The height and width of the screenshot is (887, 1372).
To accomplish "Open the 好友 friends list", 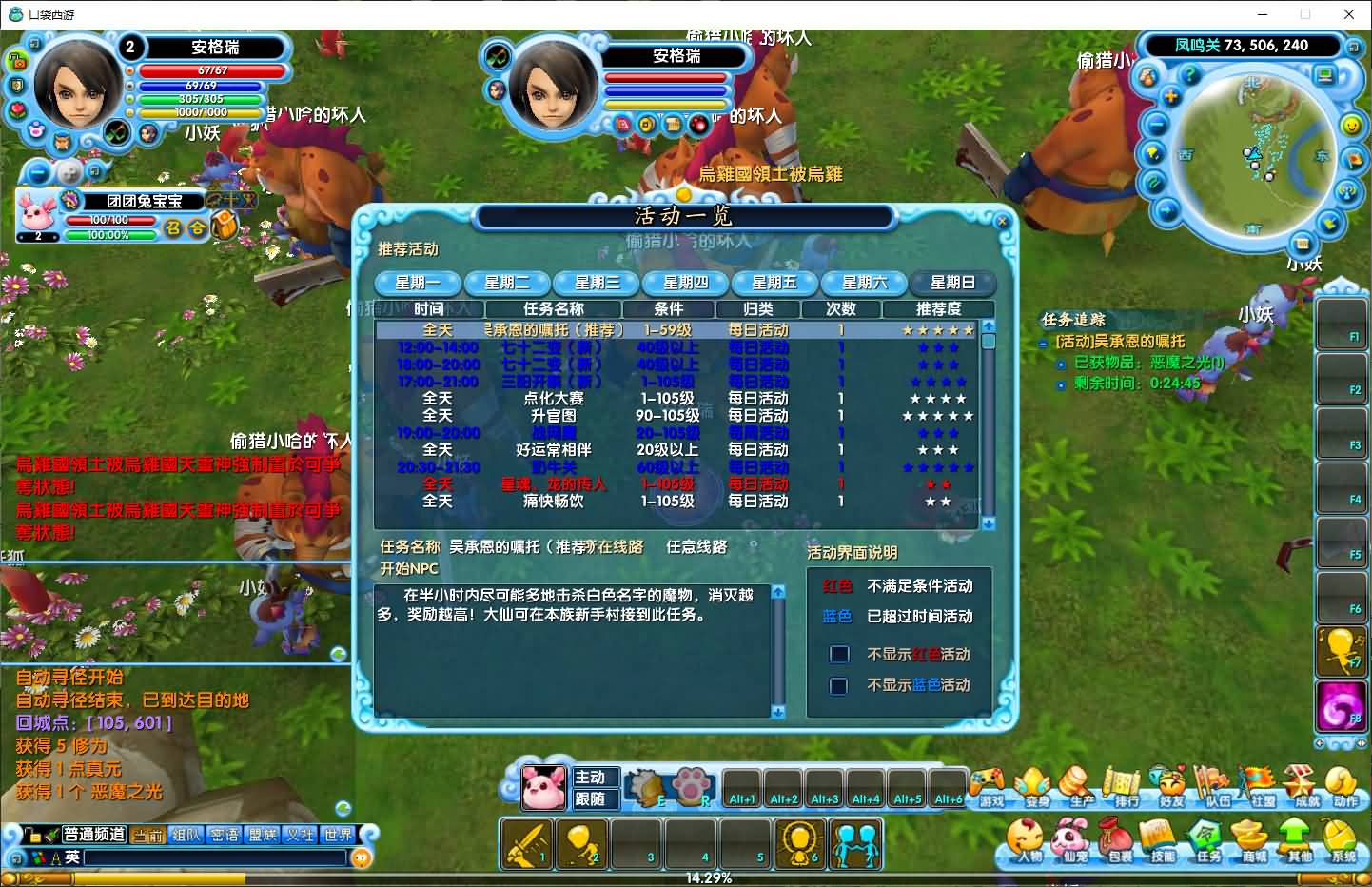I will point(1171,787).
